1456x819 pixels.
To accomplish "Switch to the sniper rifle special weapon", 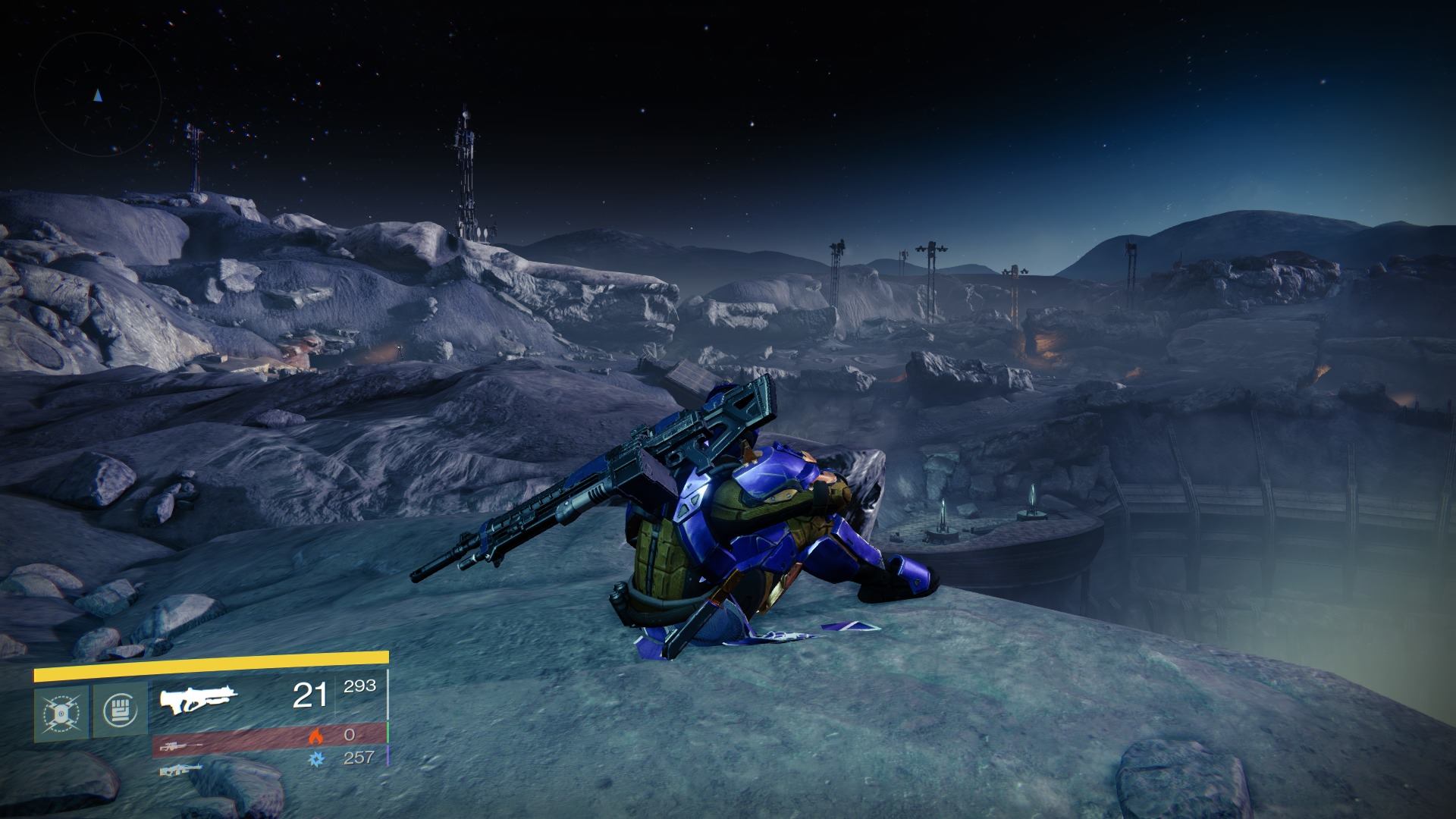I will point(181,746).
